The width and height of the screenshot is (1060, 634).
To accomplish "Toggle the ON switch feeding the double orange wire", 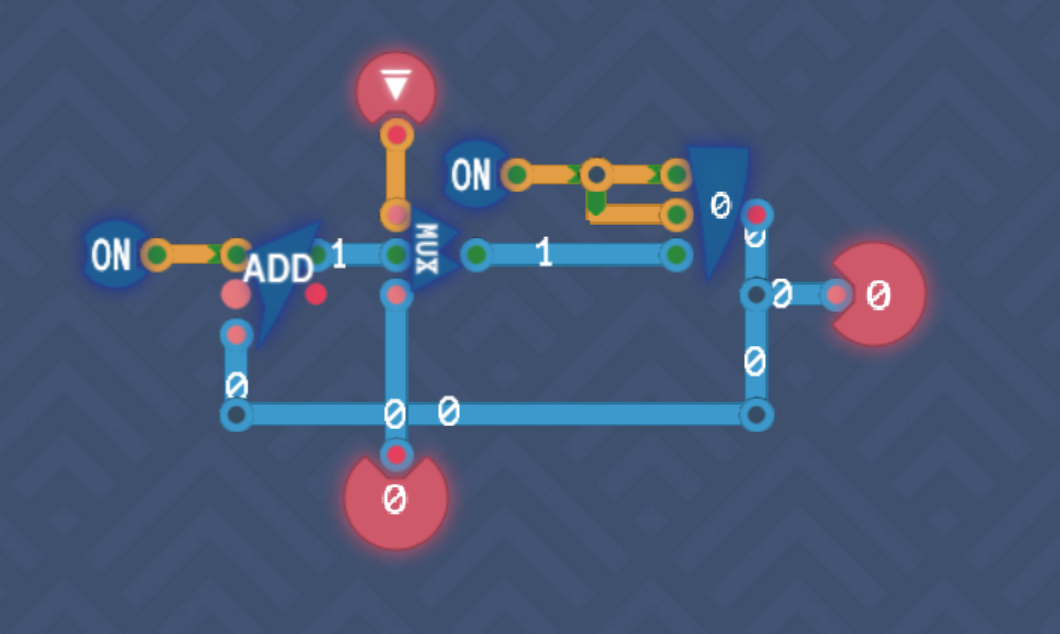I will [x=471, y=175].
